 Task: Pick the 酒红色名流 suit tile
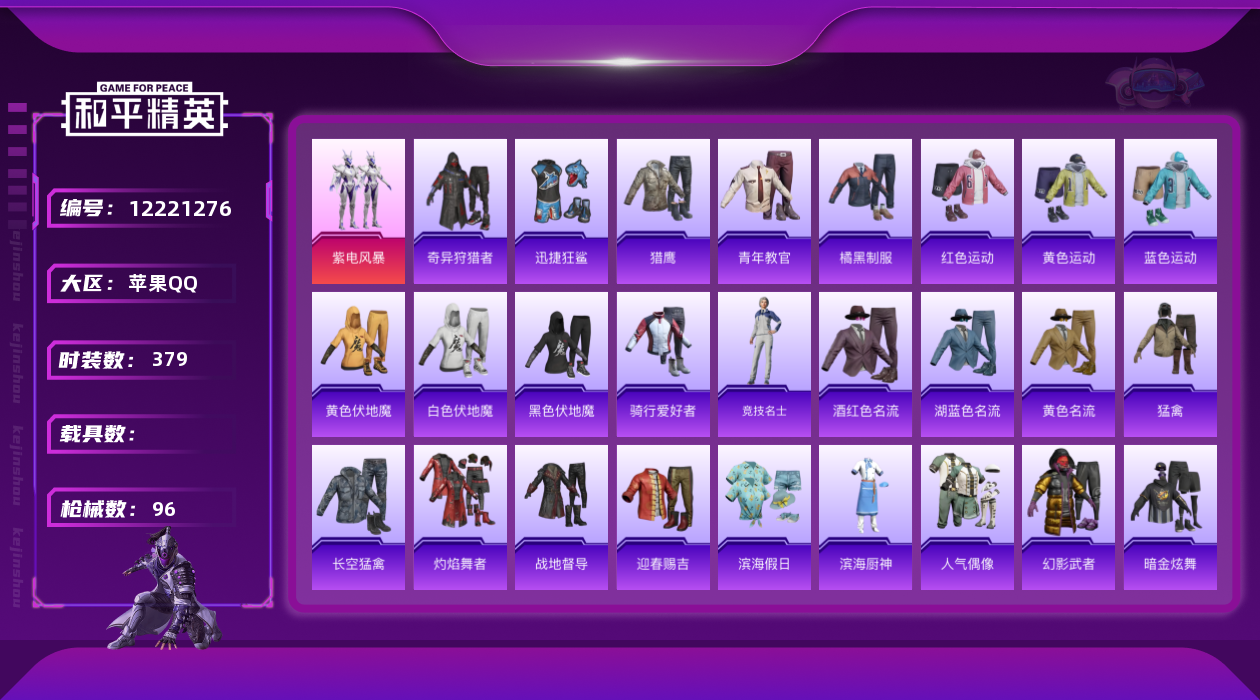(x=865, y=364)
